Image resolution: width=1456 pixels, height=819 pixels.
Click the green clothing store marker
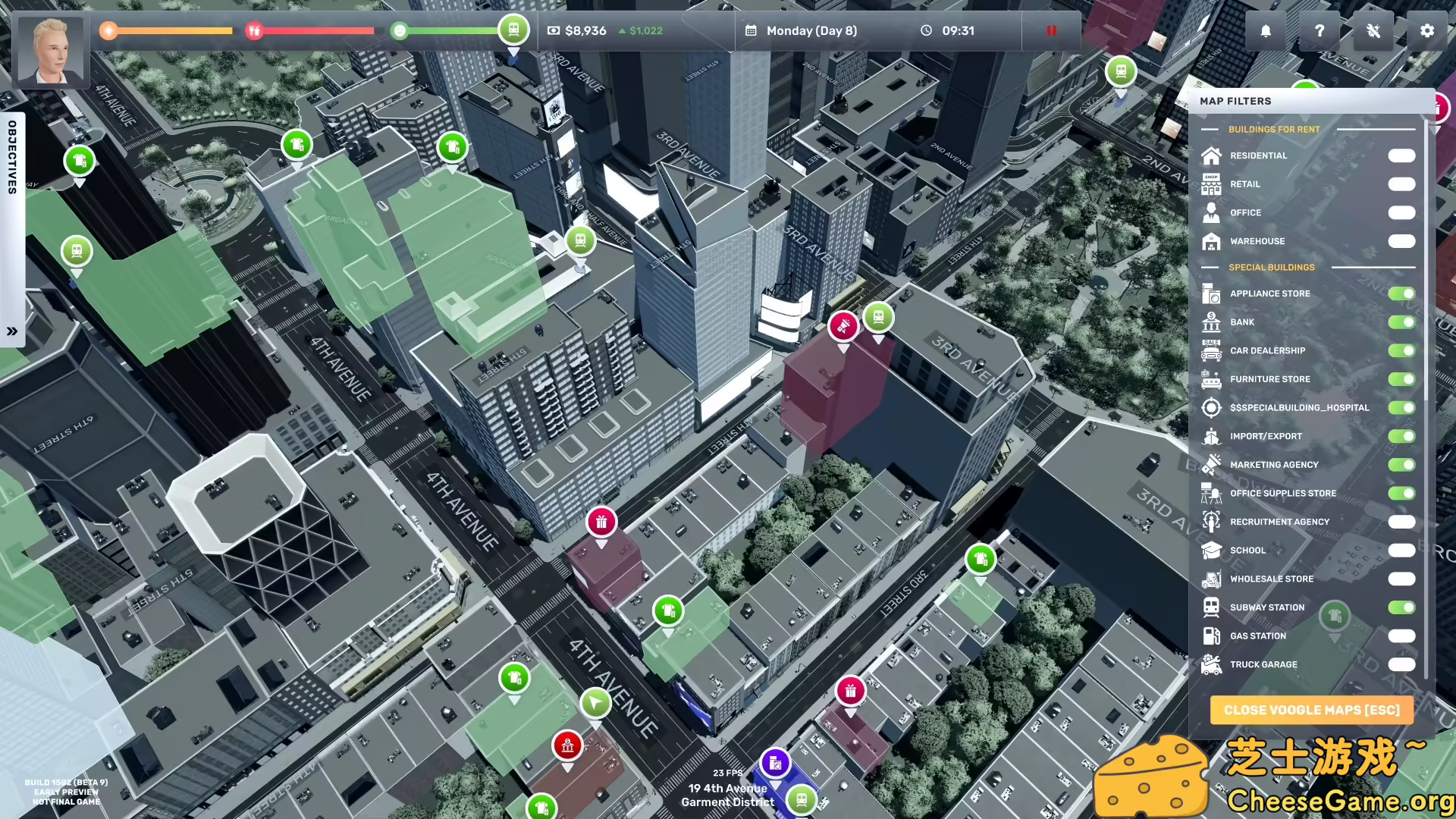668,608
